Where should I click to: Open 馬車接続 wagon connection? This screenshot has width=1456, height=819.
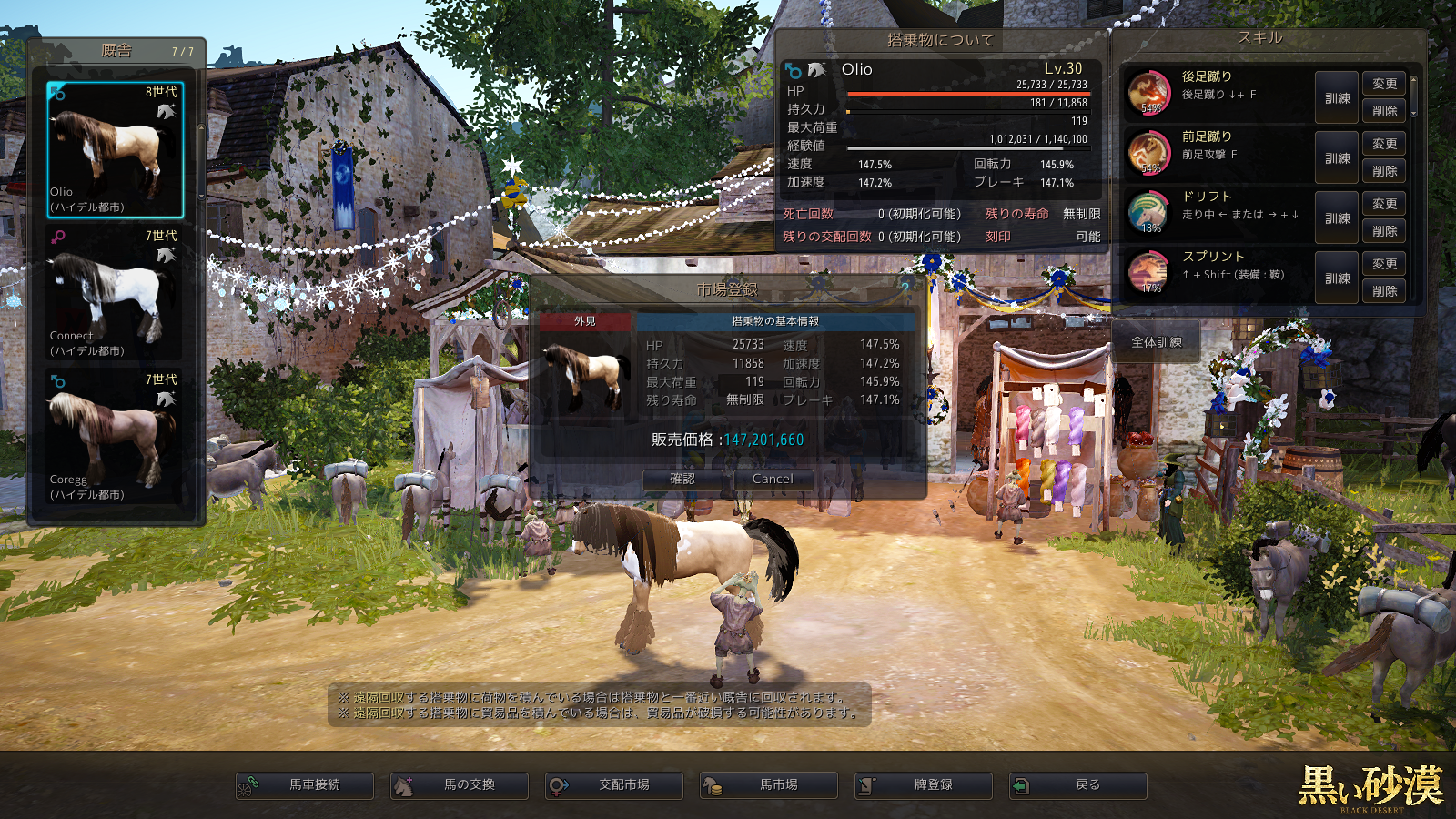pyautogui.click(x=305, y=785)
